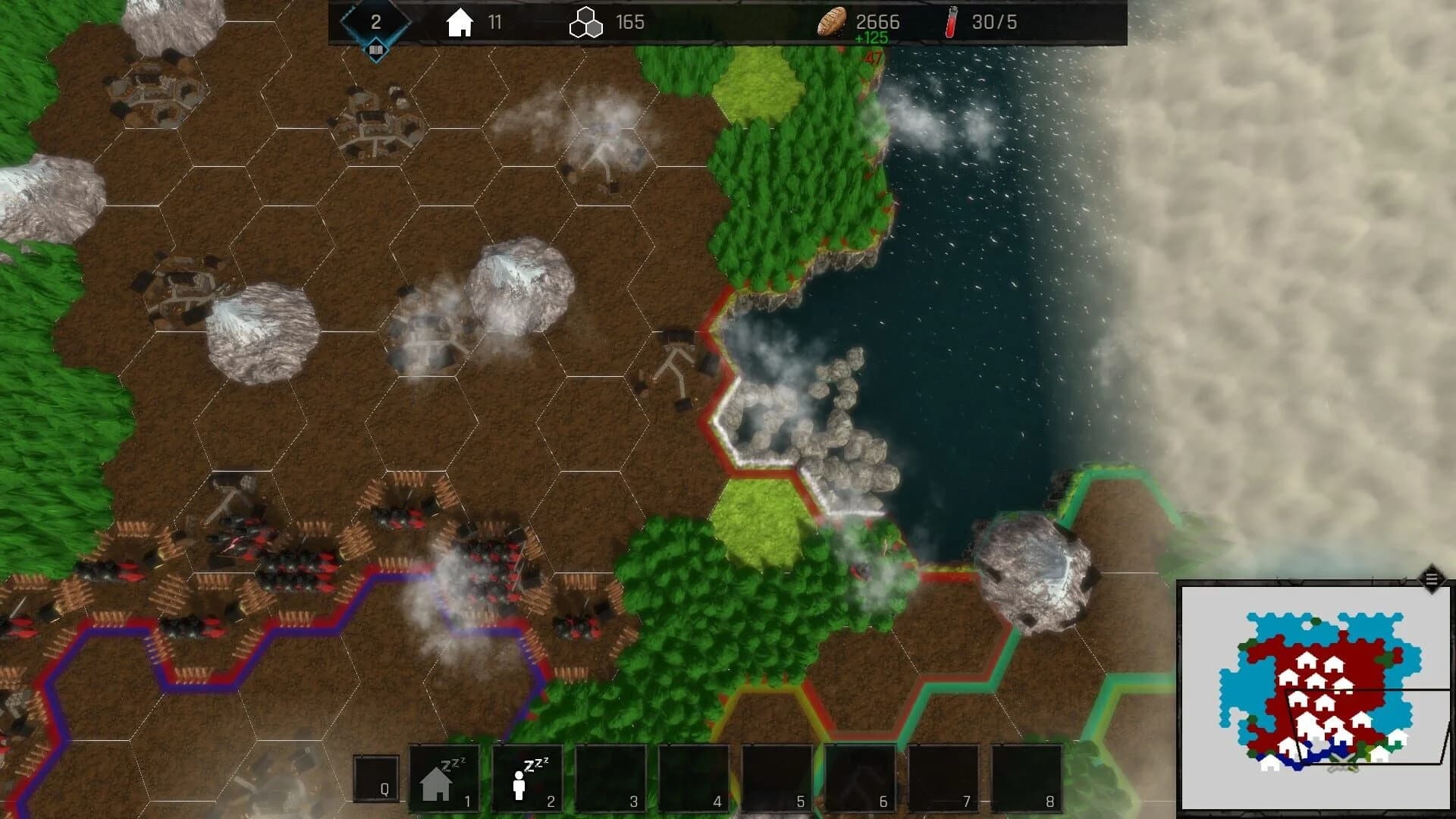Open the hamburger lines above the minimap

(x=1431, y=579)
